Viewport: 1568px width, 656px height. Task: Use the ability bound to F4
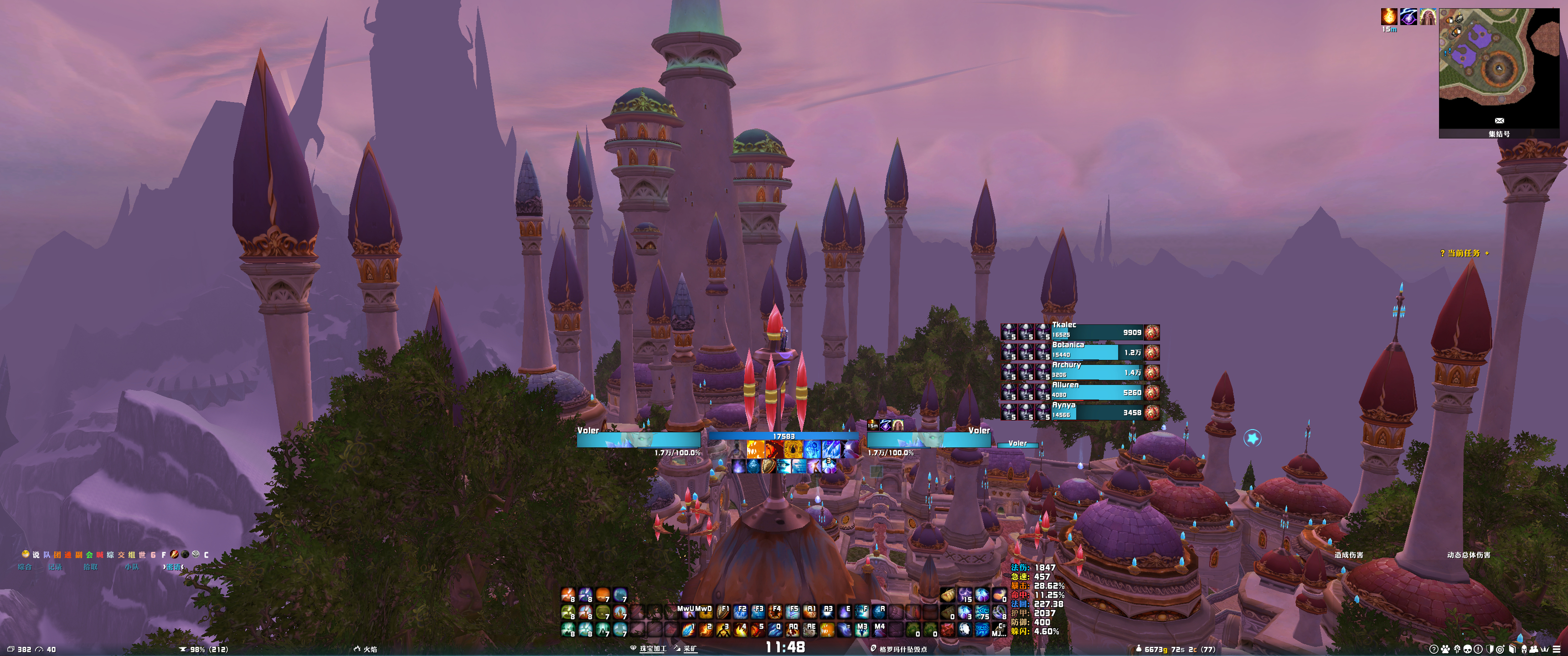click(x=774, y=611)
